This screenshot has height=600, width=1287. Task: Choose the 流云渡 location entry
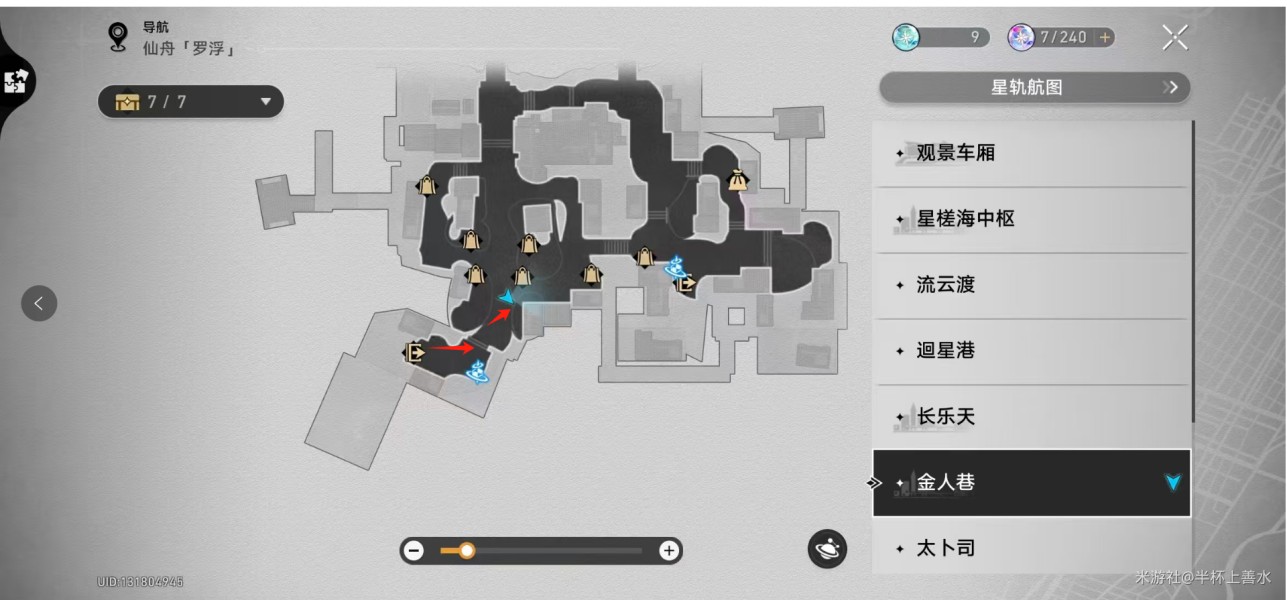1032,285
